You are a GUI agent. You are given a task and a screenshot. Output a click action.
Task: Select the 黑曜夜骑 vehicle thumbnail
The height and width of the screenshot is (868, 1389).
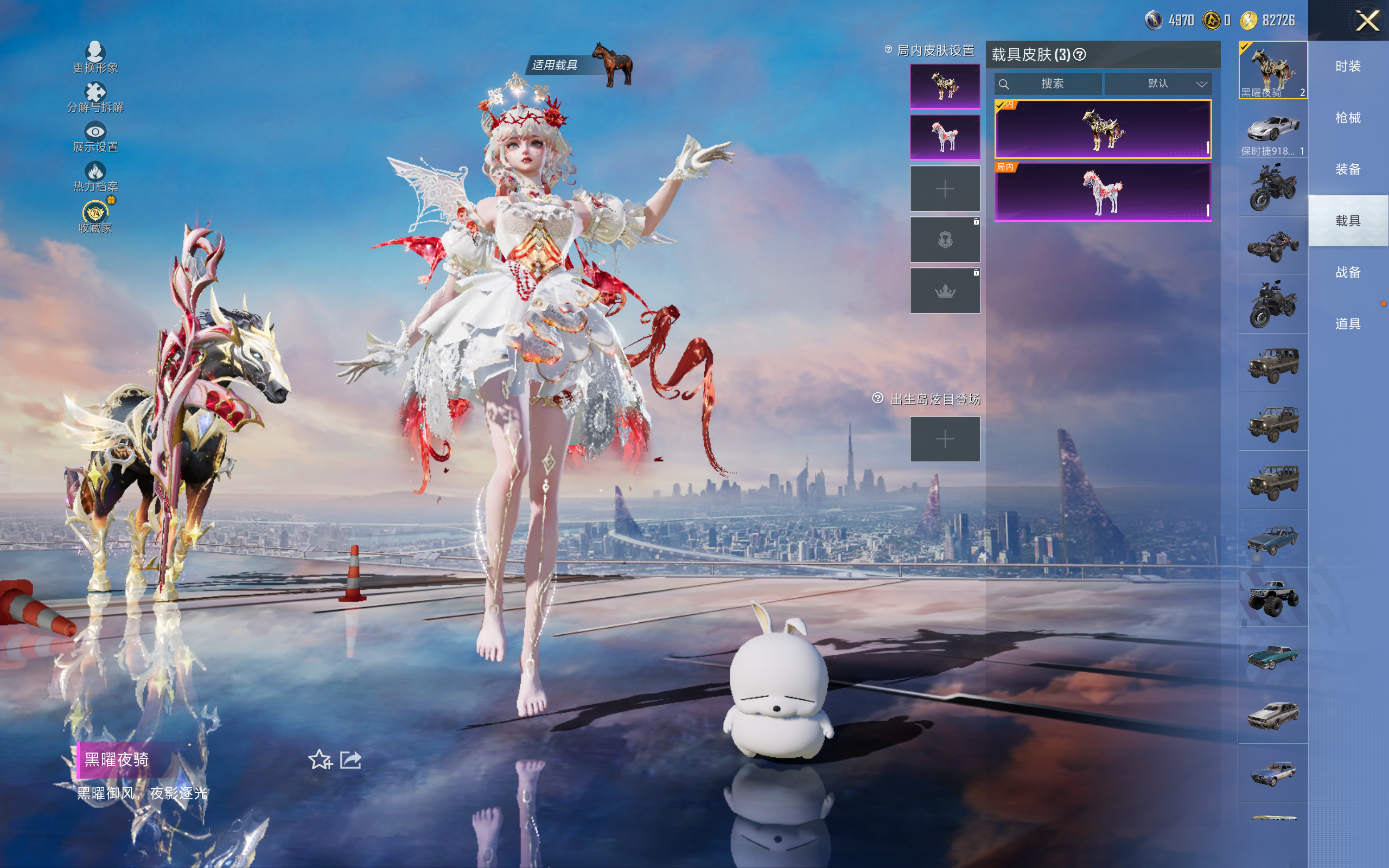(1272, 70)
